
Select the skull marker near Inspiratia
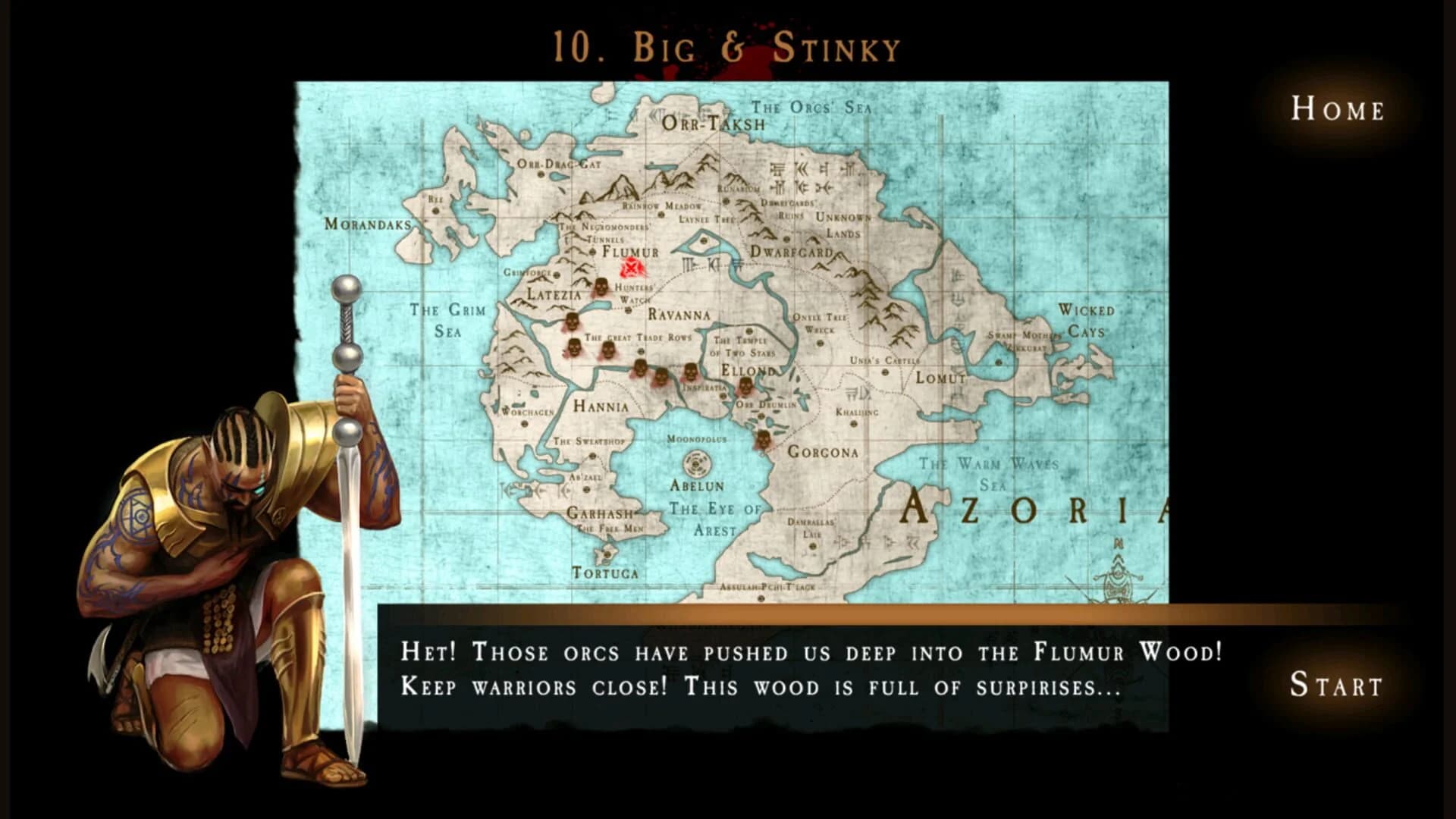[x=690, y=373]
